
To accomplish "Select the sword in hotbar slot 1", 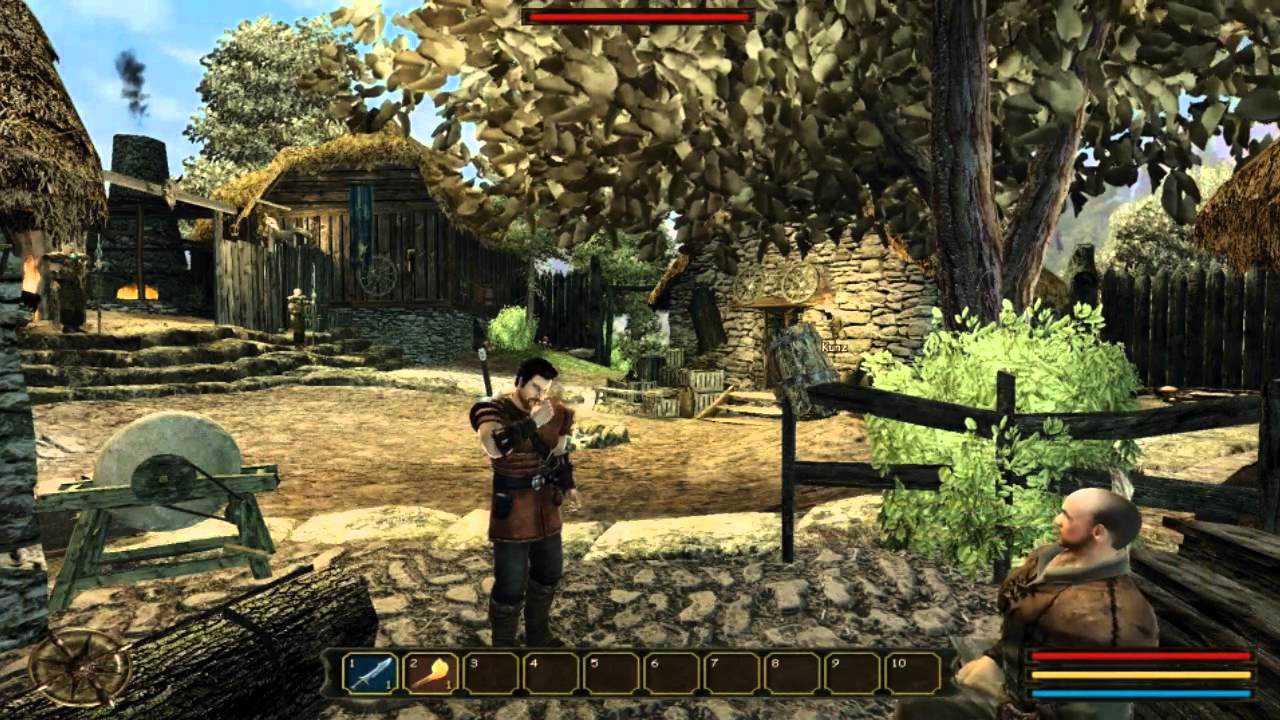I will click(x=370, y=672).
